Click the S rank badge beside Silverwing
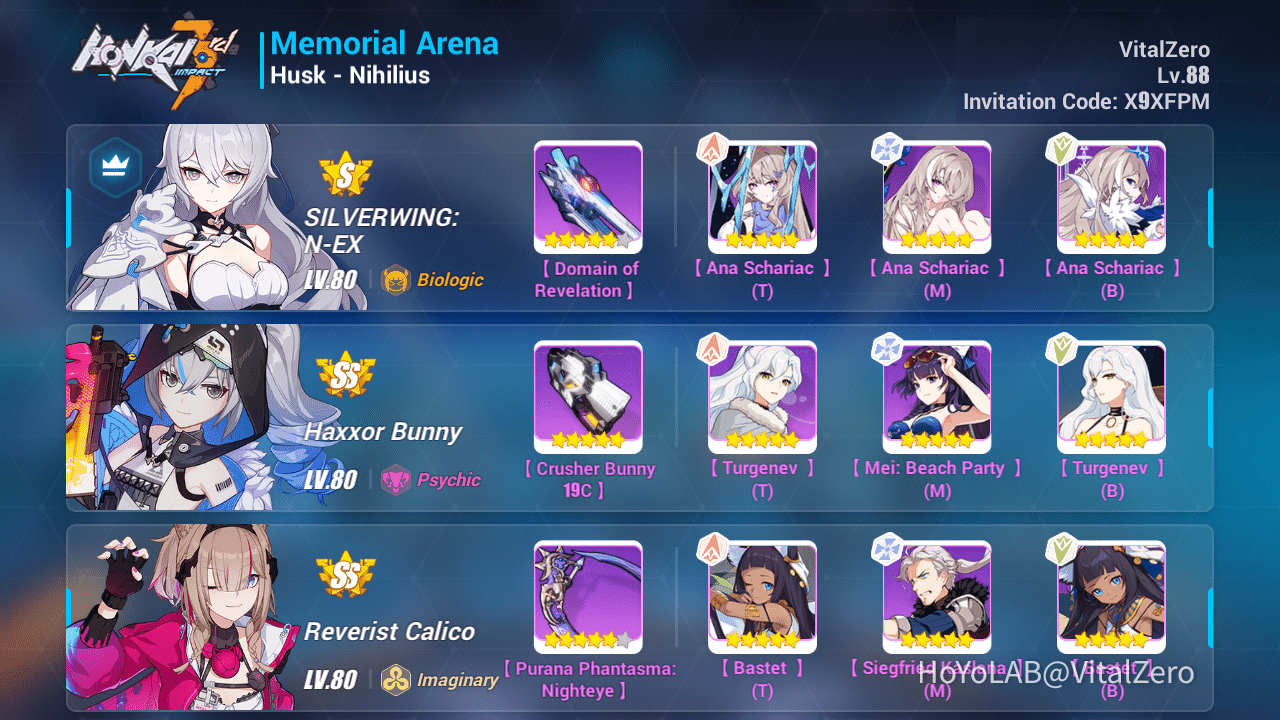Image resolution: width=1280 pixels, height=720 pixels. [348, 174]
